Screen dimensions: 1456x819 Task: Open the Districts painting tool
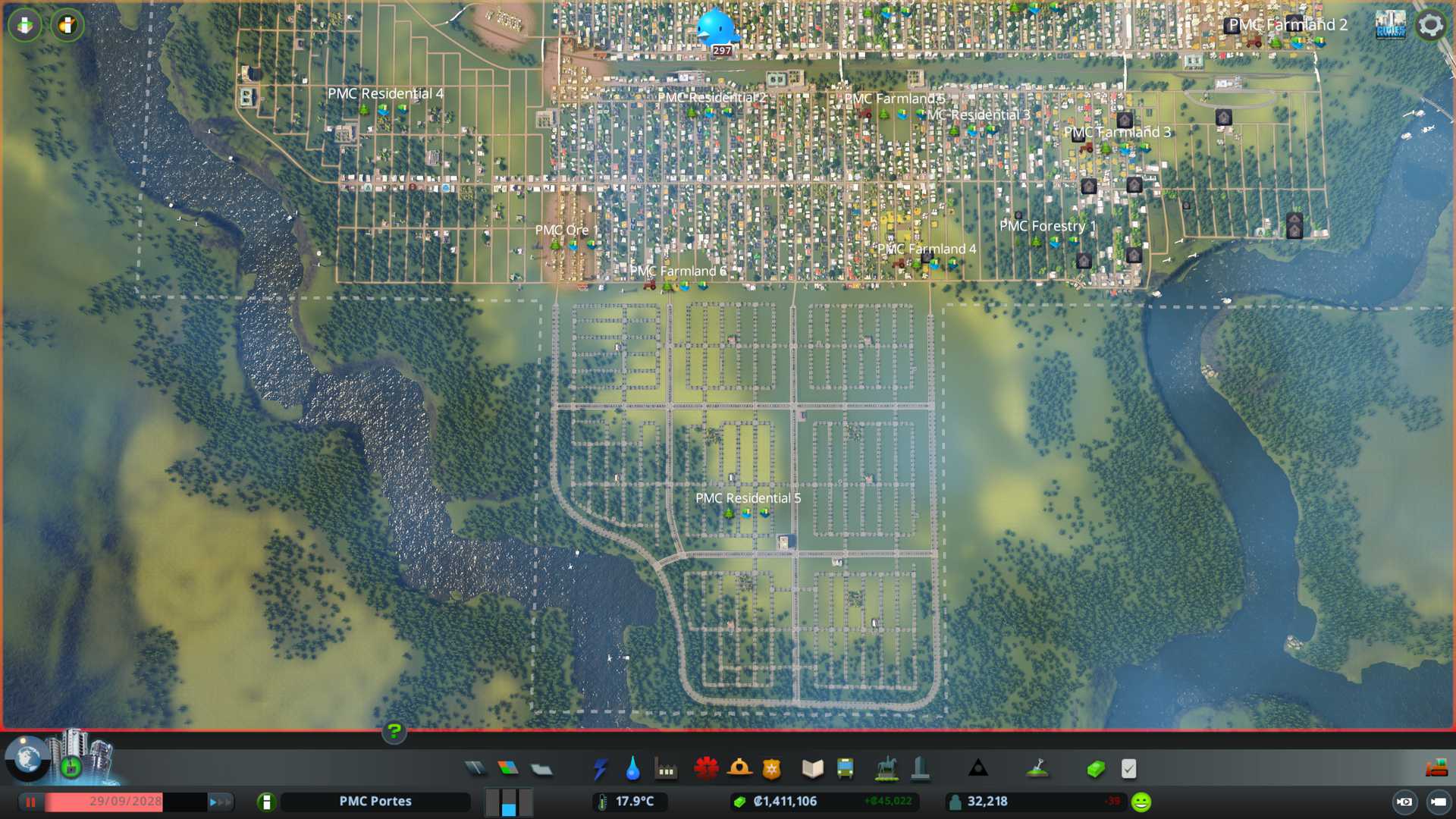pos(541,769)
